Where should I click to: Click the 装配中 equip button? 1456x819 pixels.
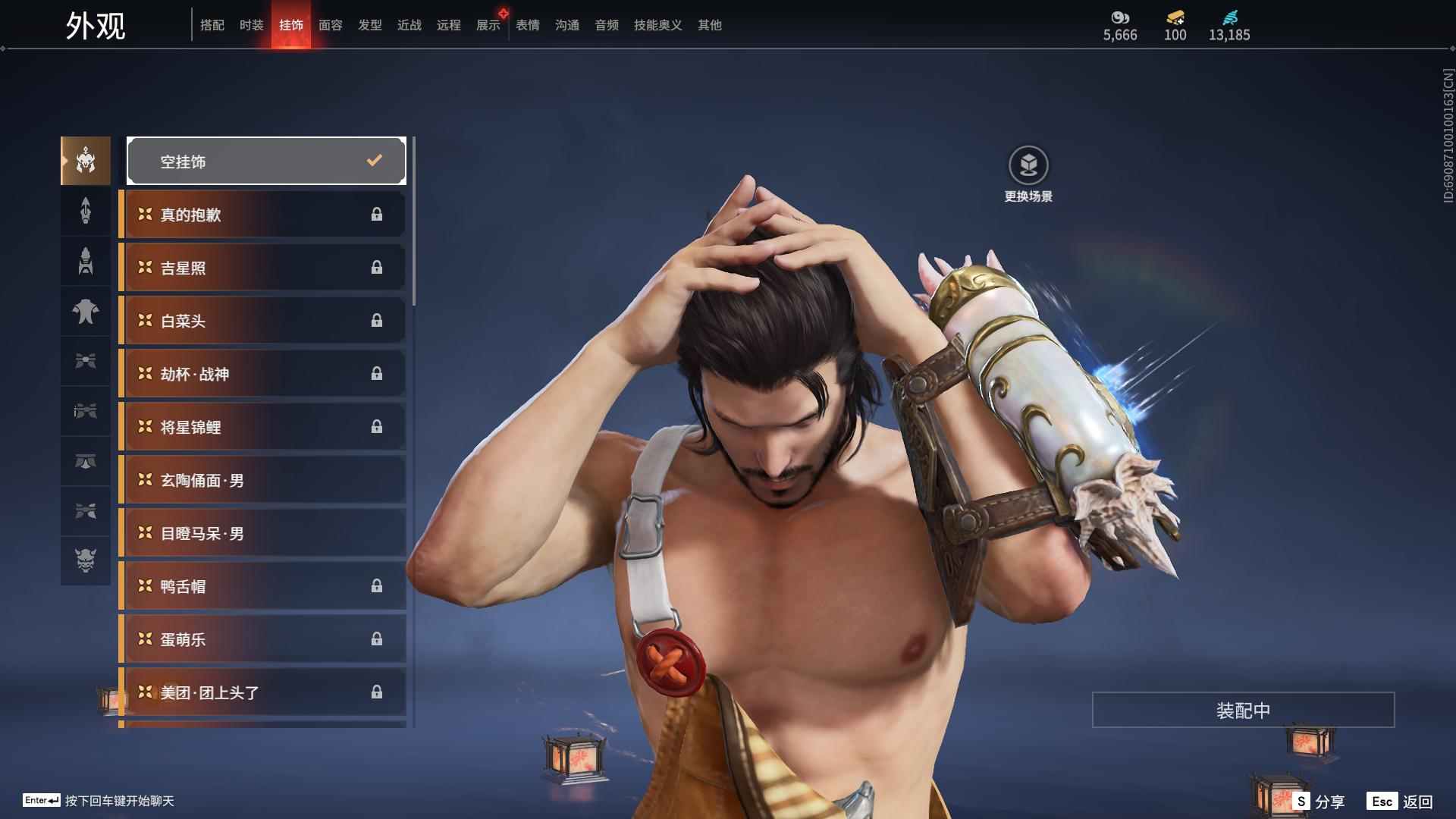(1243, 710)
